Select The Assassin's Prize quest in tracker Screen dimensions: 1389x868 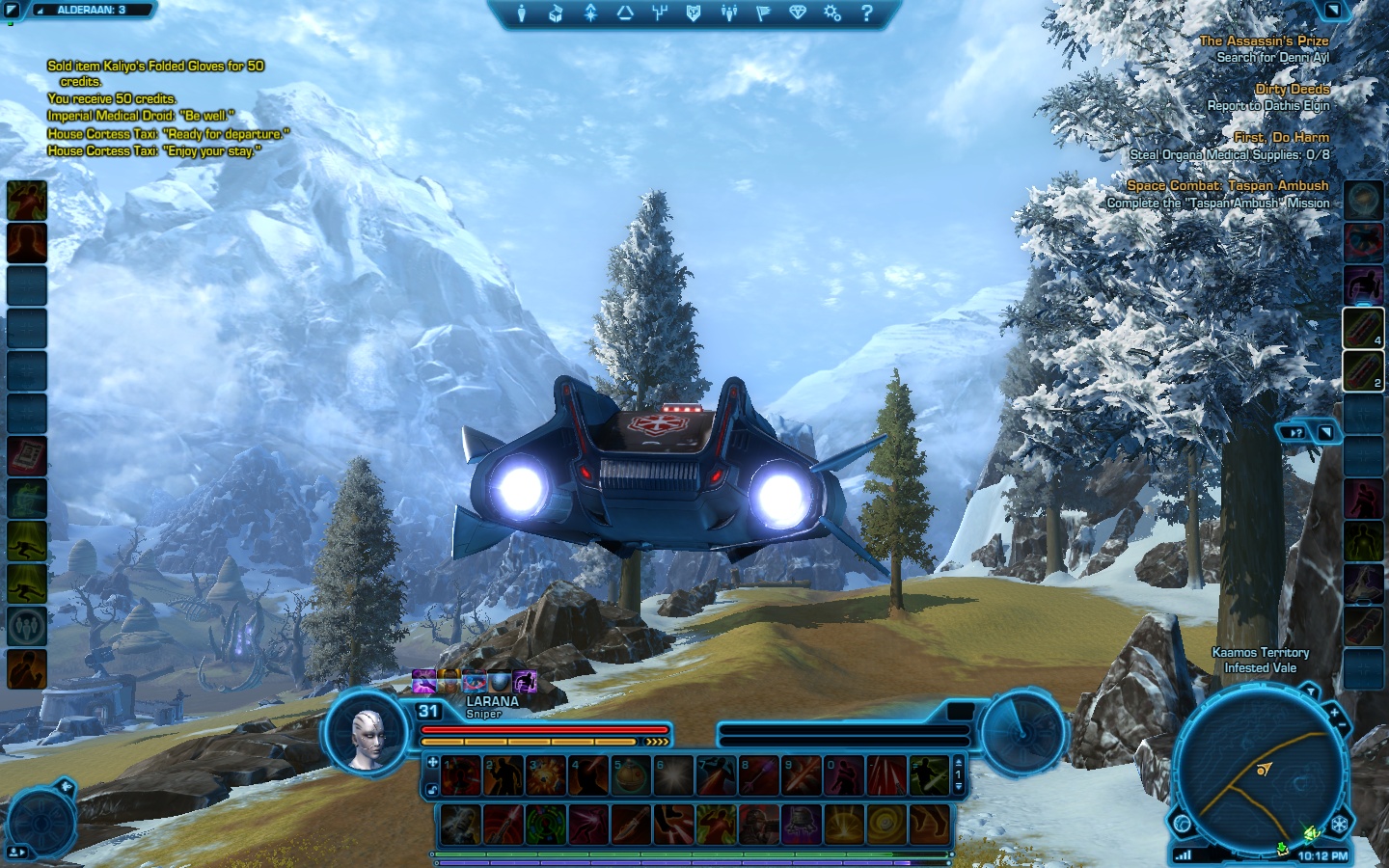click(1264, 41)
